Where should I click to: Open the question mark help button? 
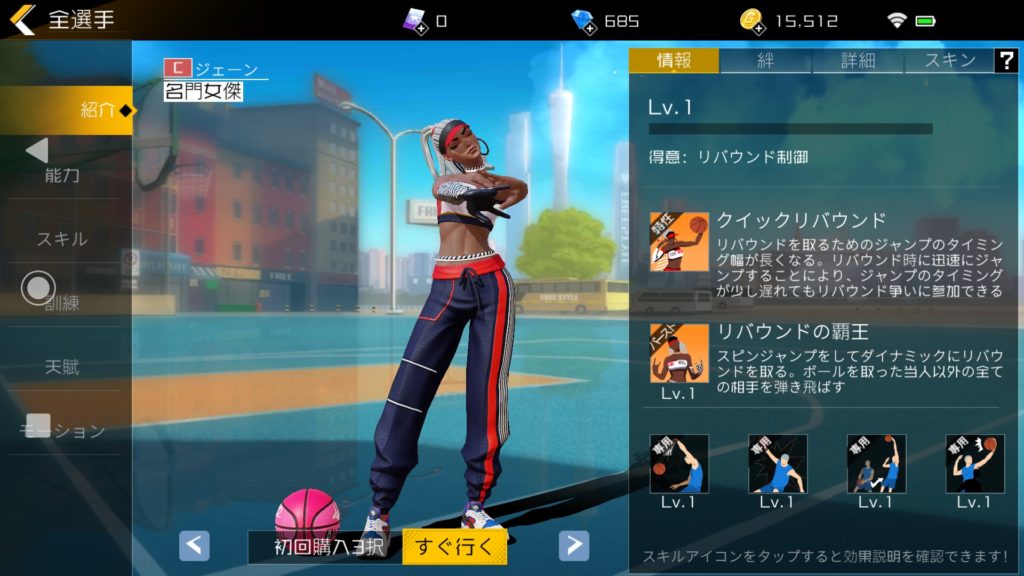[1005, 60]
